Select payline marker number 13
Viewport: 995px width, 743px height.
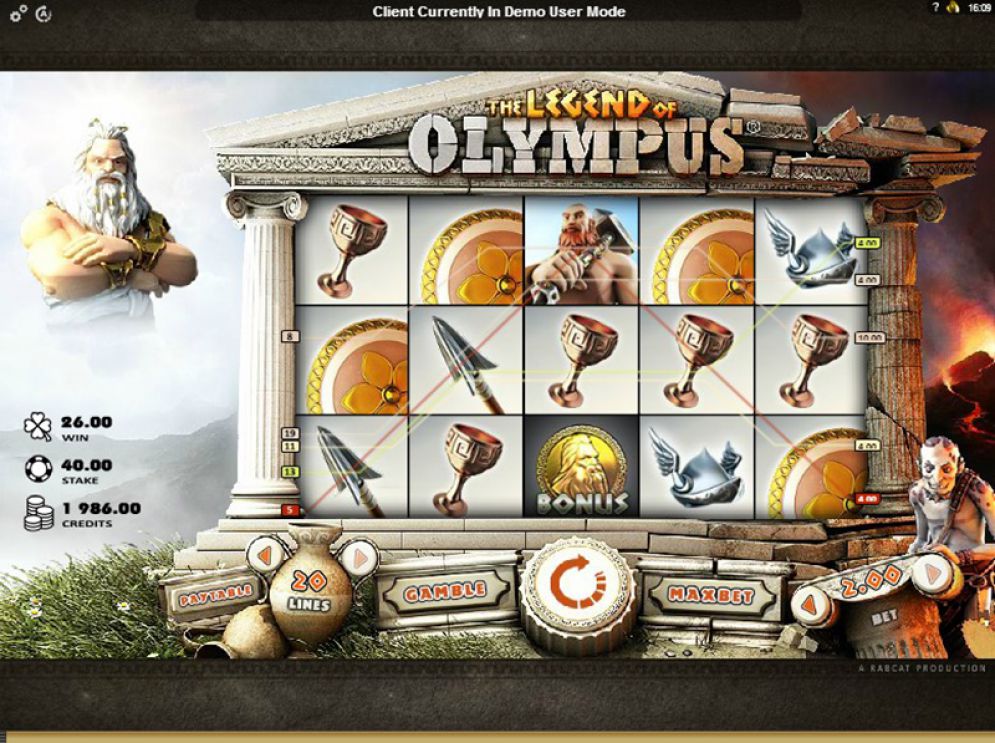[x=290, y=471]
